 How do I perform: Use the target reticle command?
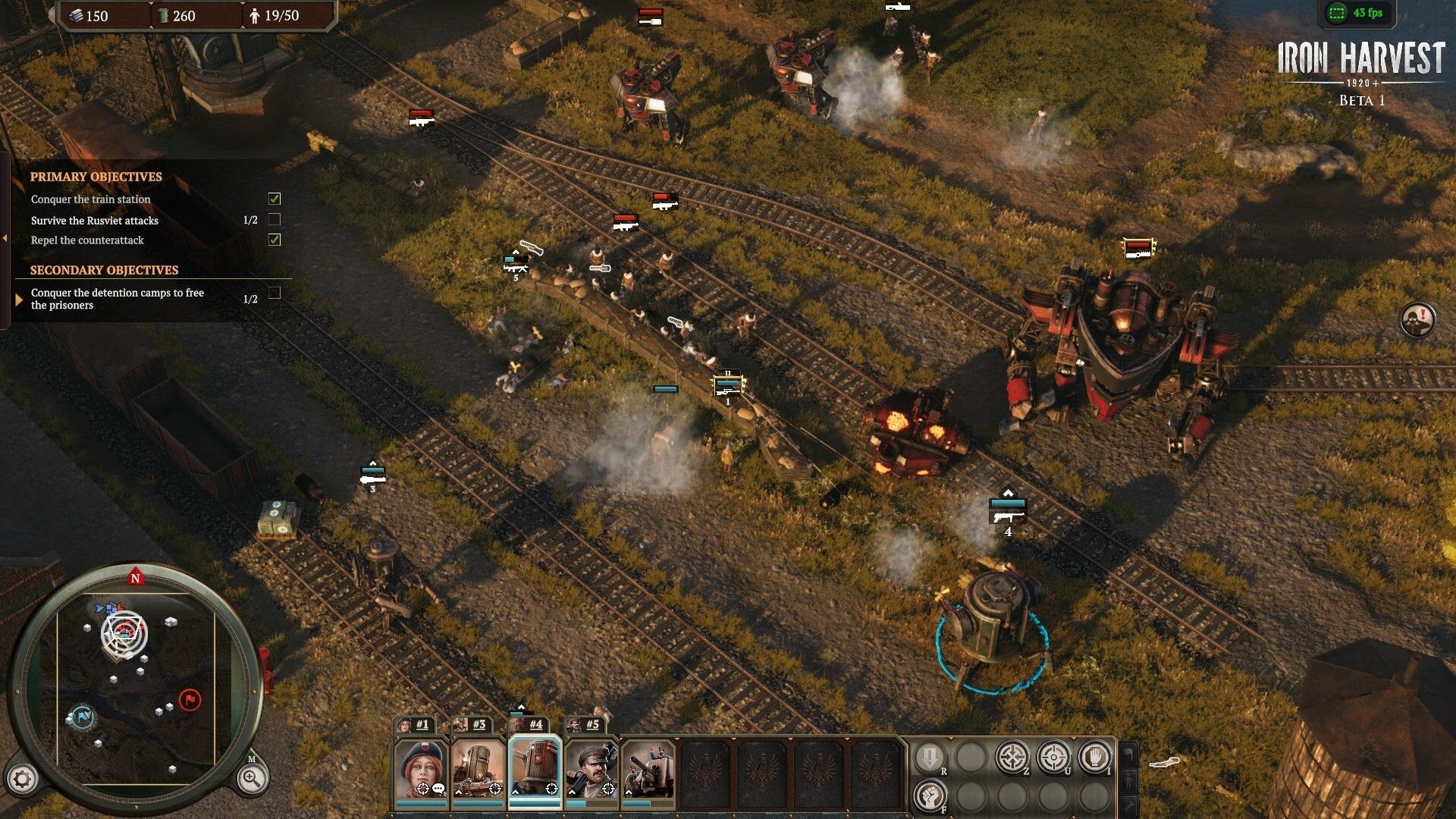1053,757
